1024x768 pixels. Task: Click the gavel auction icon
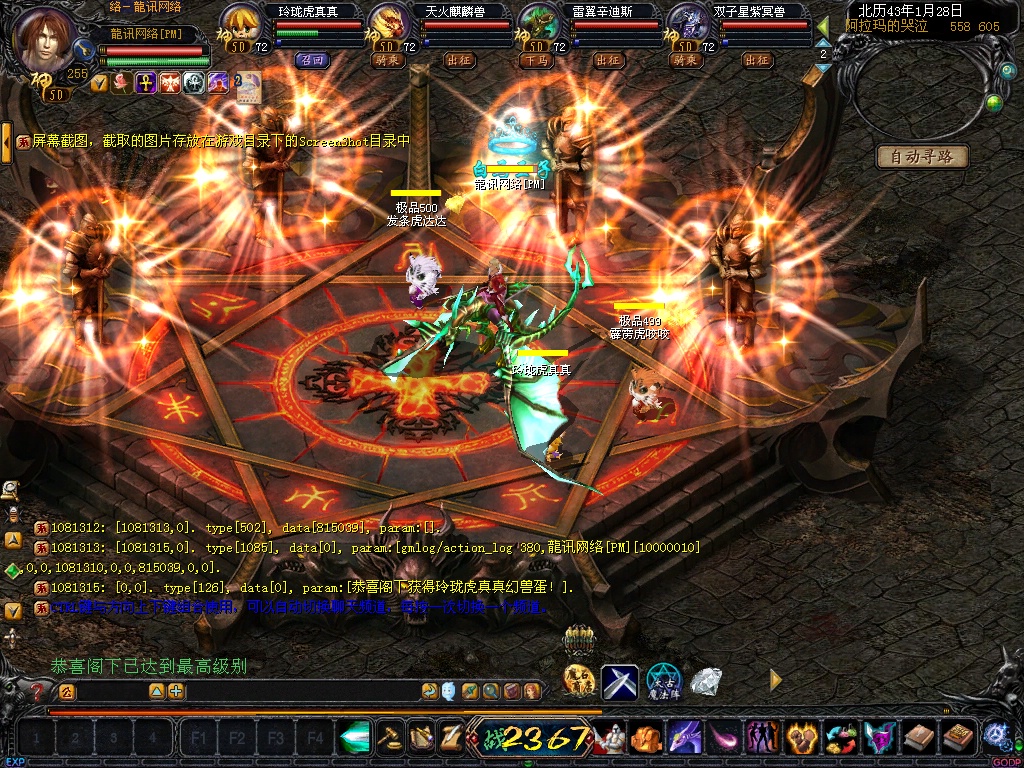(x=390, y=737)
